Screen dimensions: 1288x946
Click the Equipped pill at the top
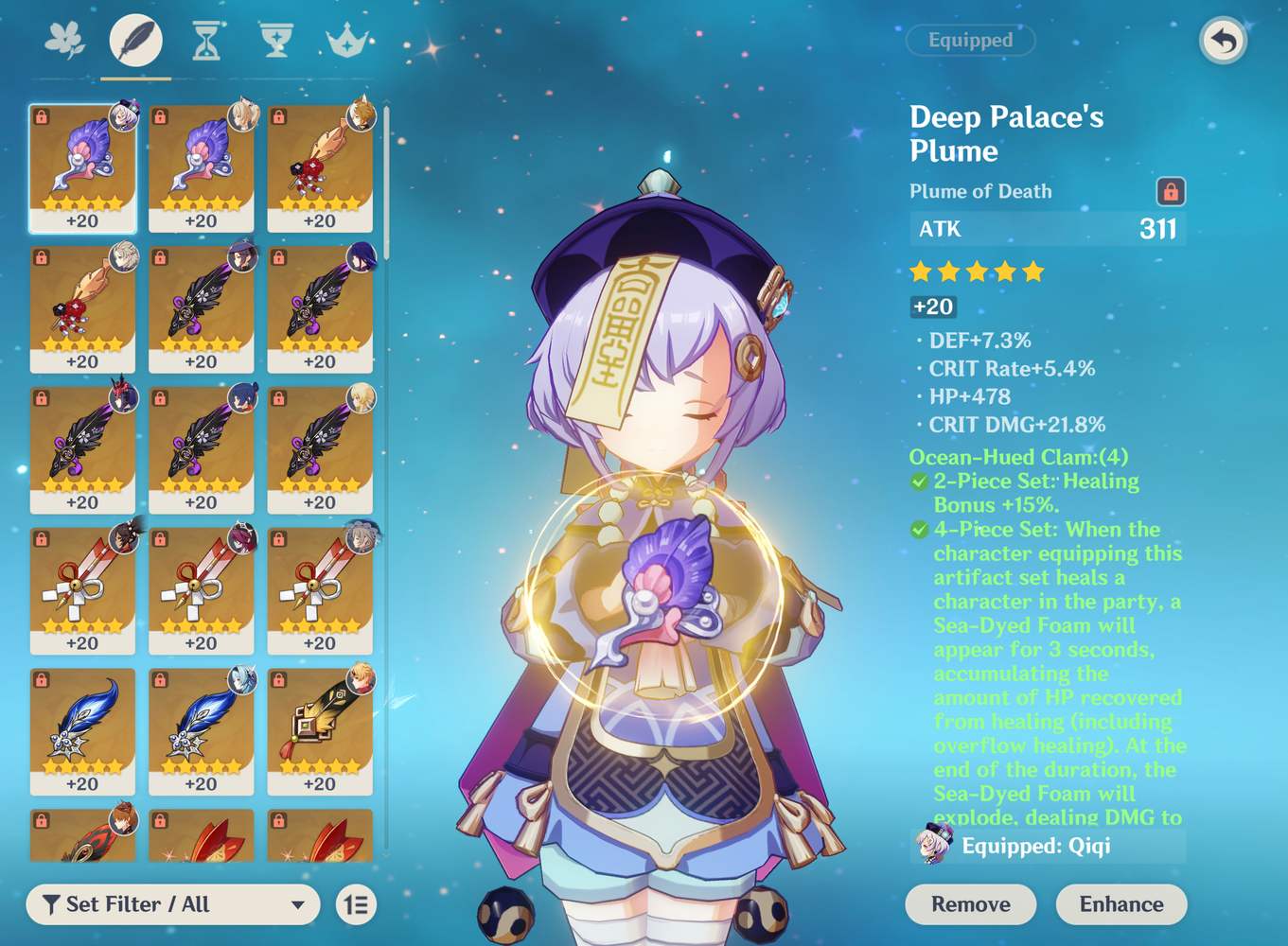coord(970,40)
